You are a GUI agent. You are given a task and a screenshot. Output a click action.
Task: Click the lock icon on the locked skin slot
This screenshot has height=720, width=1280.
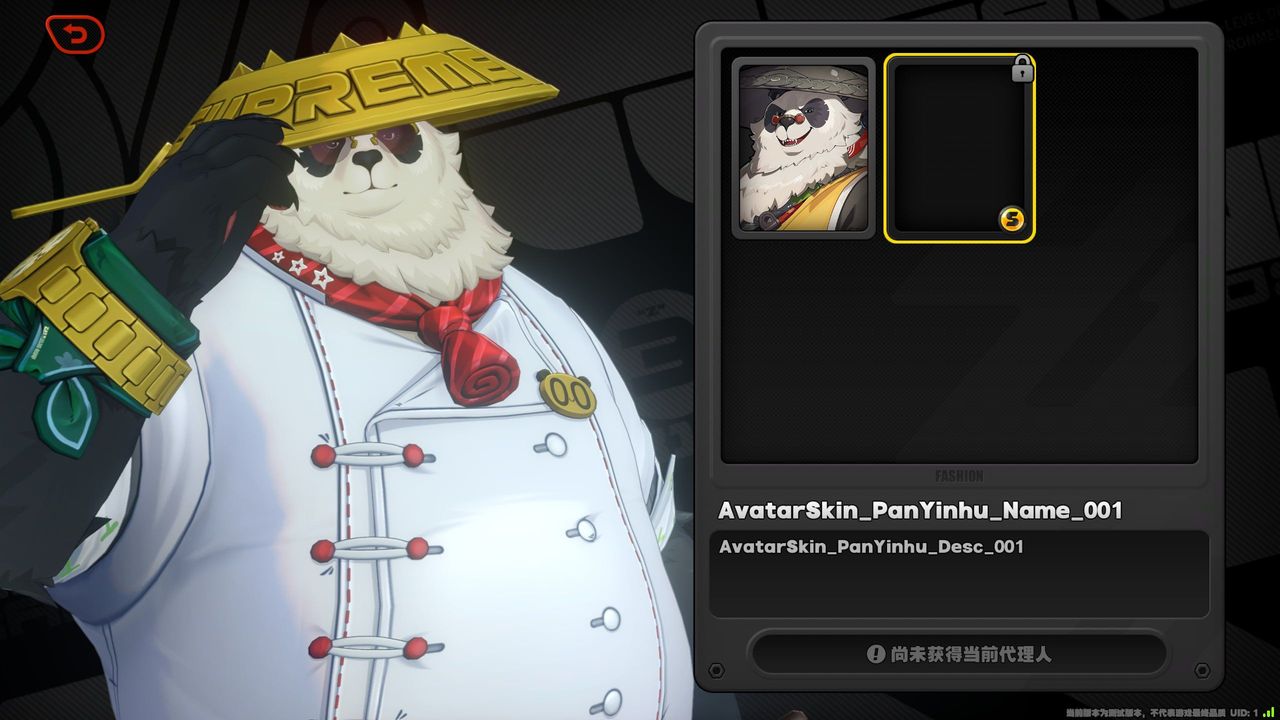[x=1021, y=70]
